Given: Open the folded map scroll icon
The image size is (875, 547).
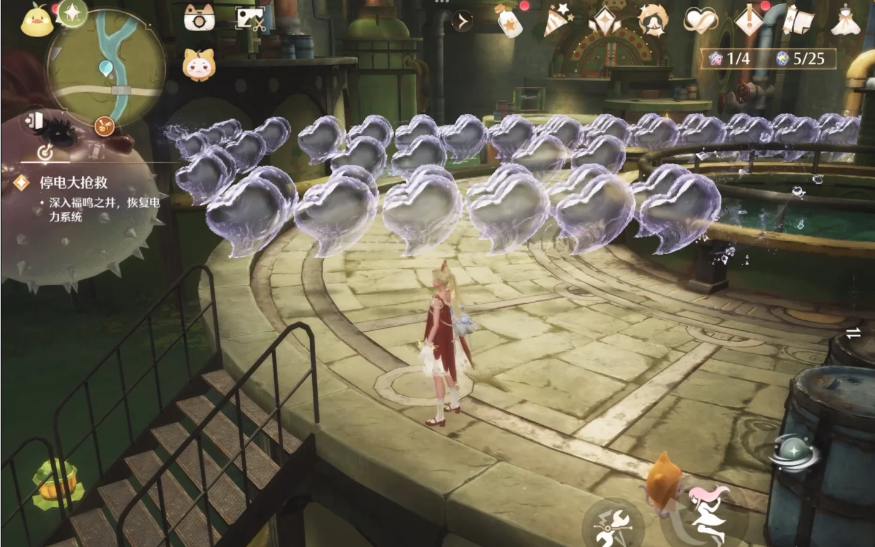Looking at the screenshot, I should point(797,19).
